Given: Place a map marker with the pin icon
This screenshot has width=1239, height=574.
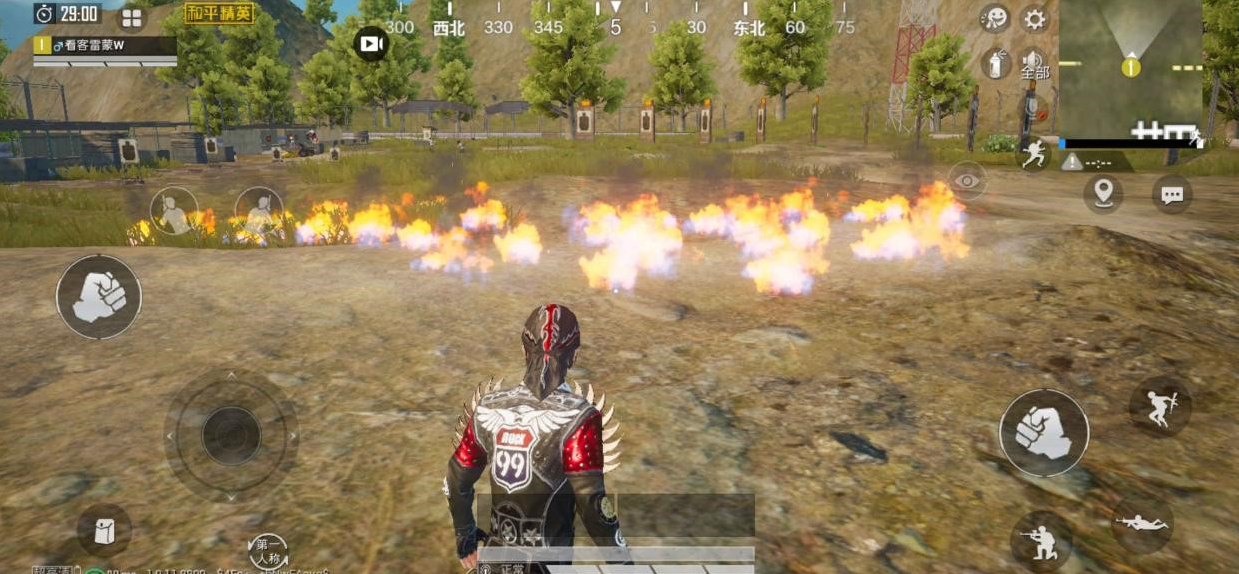Looking at the screenshot, I should pos(1102,193).
